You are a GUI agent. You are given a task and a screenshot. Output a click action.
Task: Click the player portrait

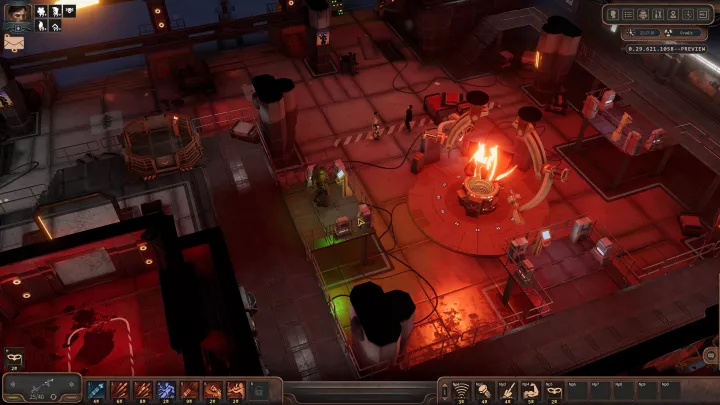[15, 14]
